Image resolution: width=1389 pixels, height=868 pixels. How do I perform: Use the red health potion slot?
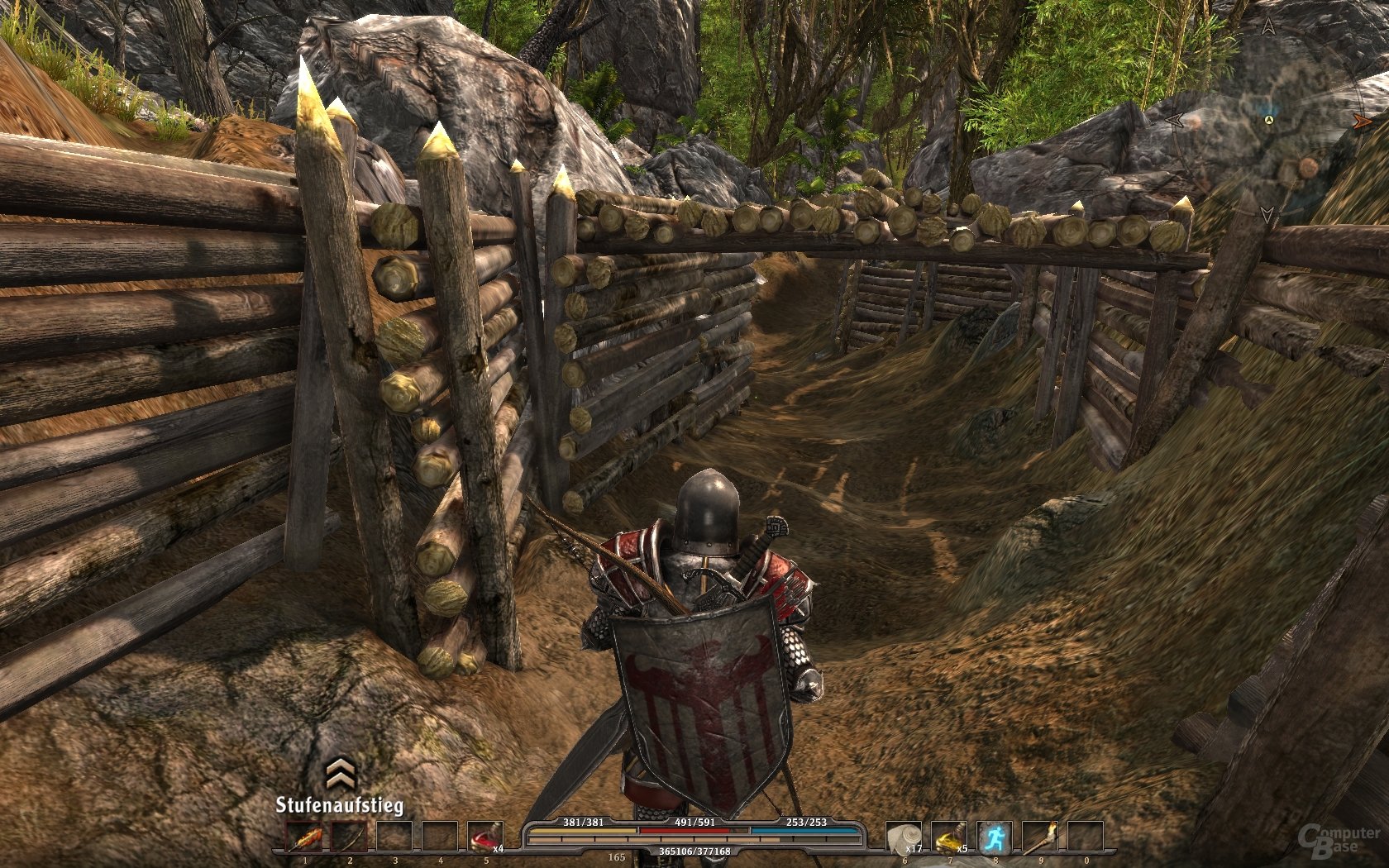coord(484,837)
